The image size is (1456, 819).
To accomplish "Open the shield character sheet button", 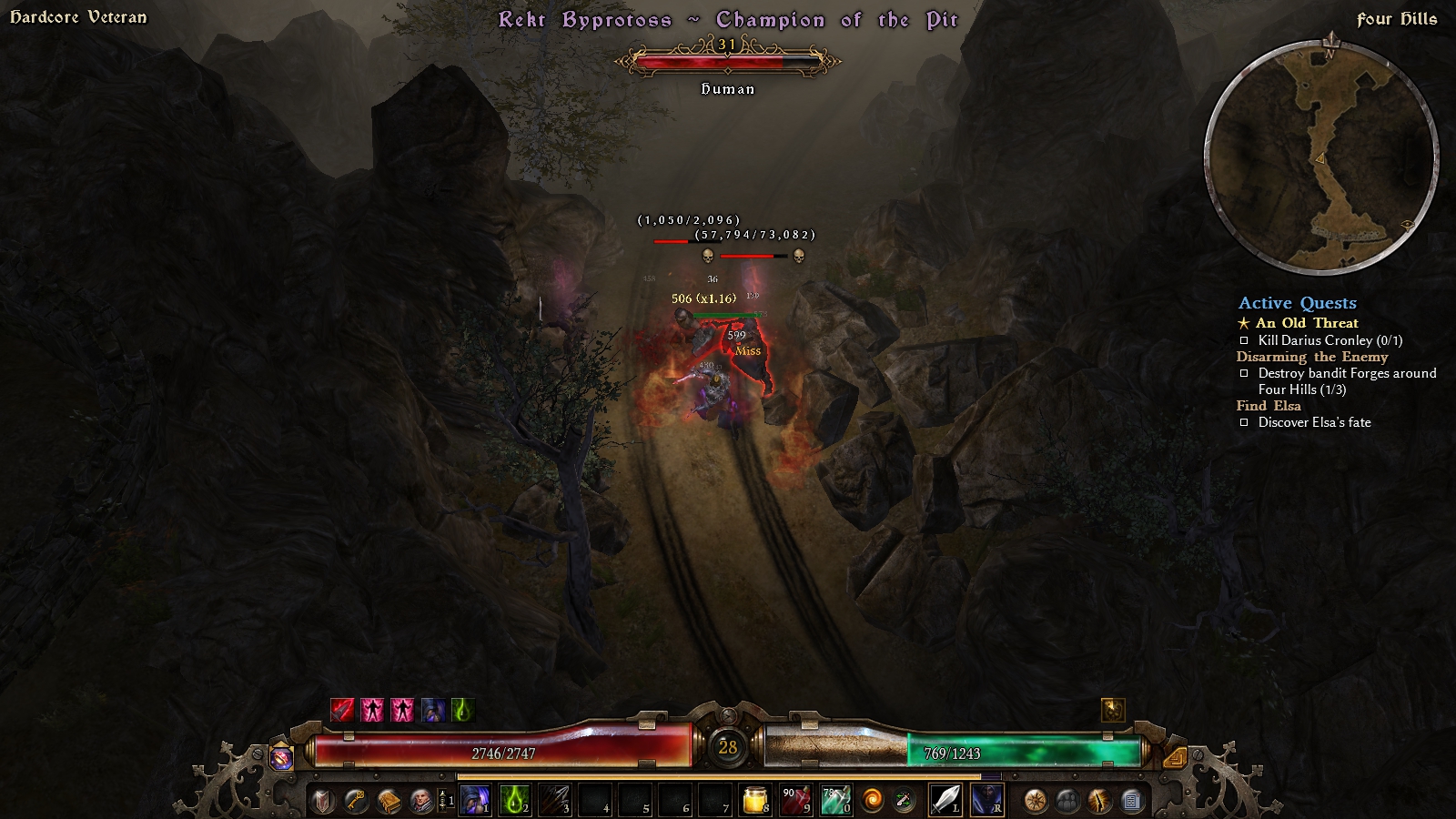I will [323, 801].
